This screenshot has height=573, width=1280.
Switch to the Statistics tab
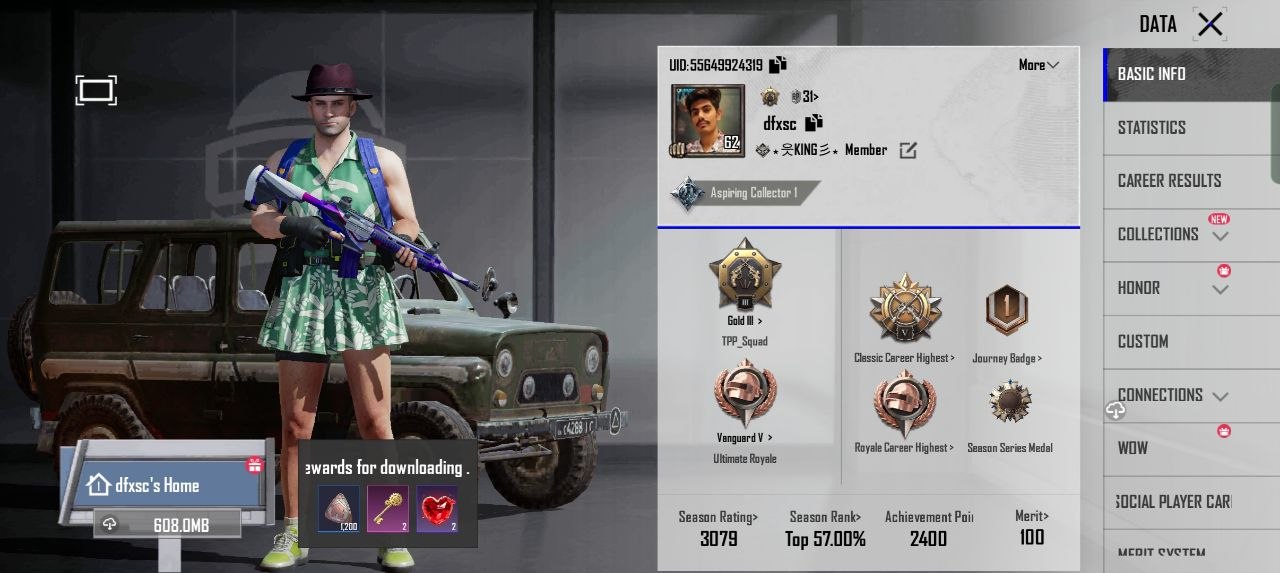[1152, 128]
